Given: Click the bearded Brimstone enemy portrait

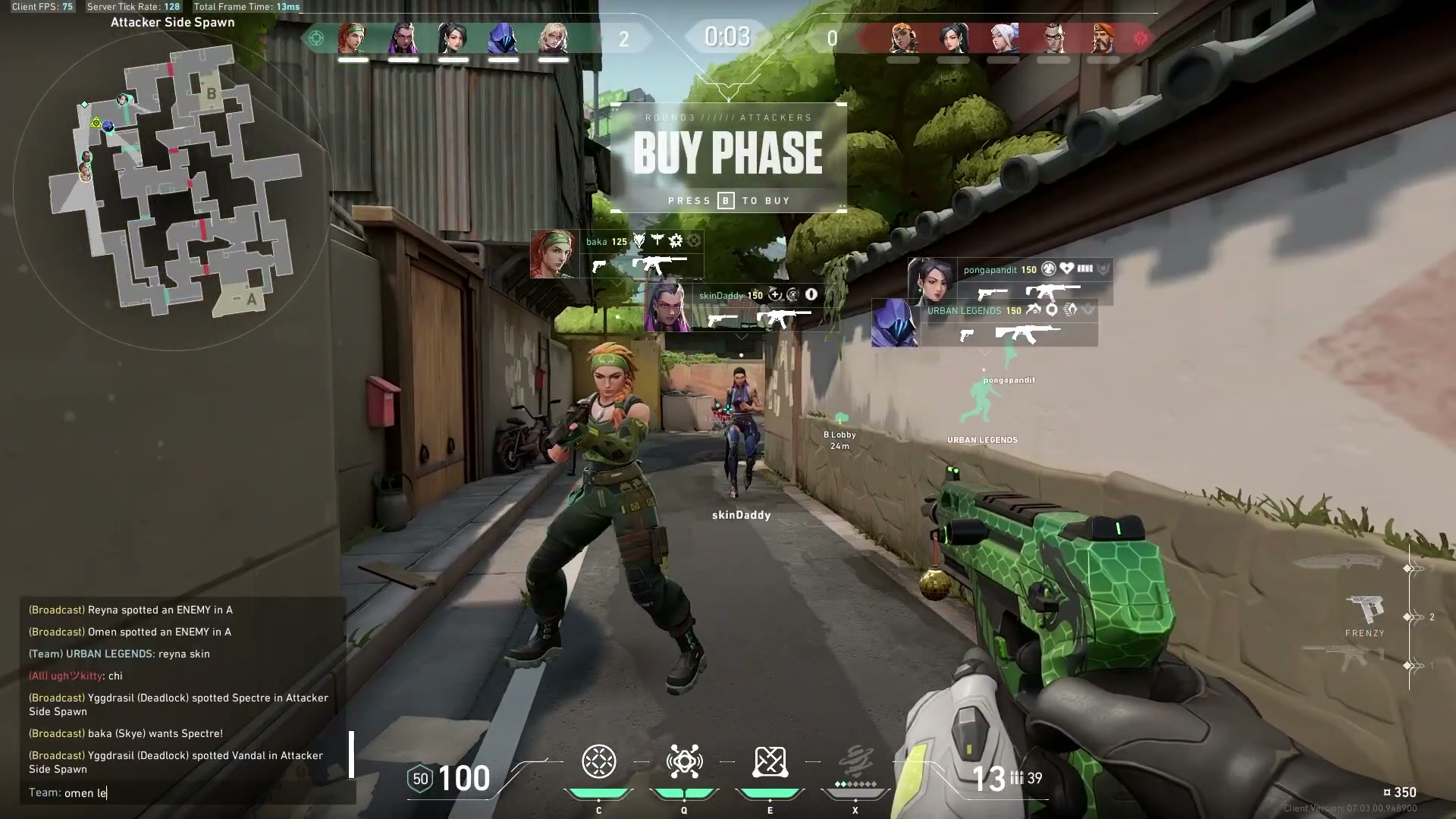Looking at the screenshot, I should [1103, 38].
